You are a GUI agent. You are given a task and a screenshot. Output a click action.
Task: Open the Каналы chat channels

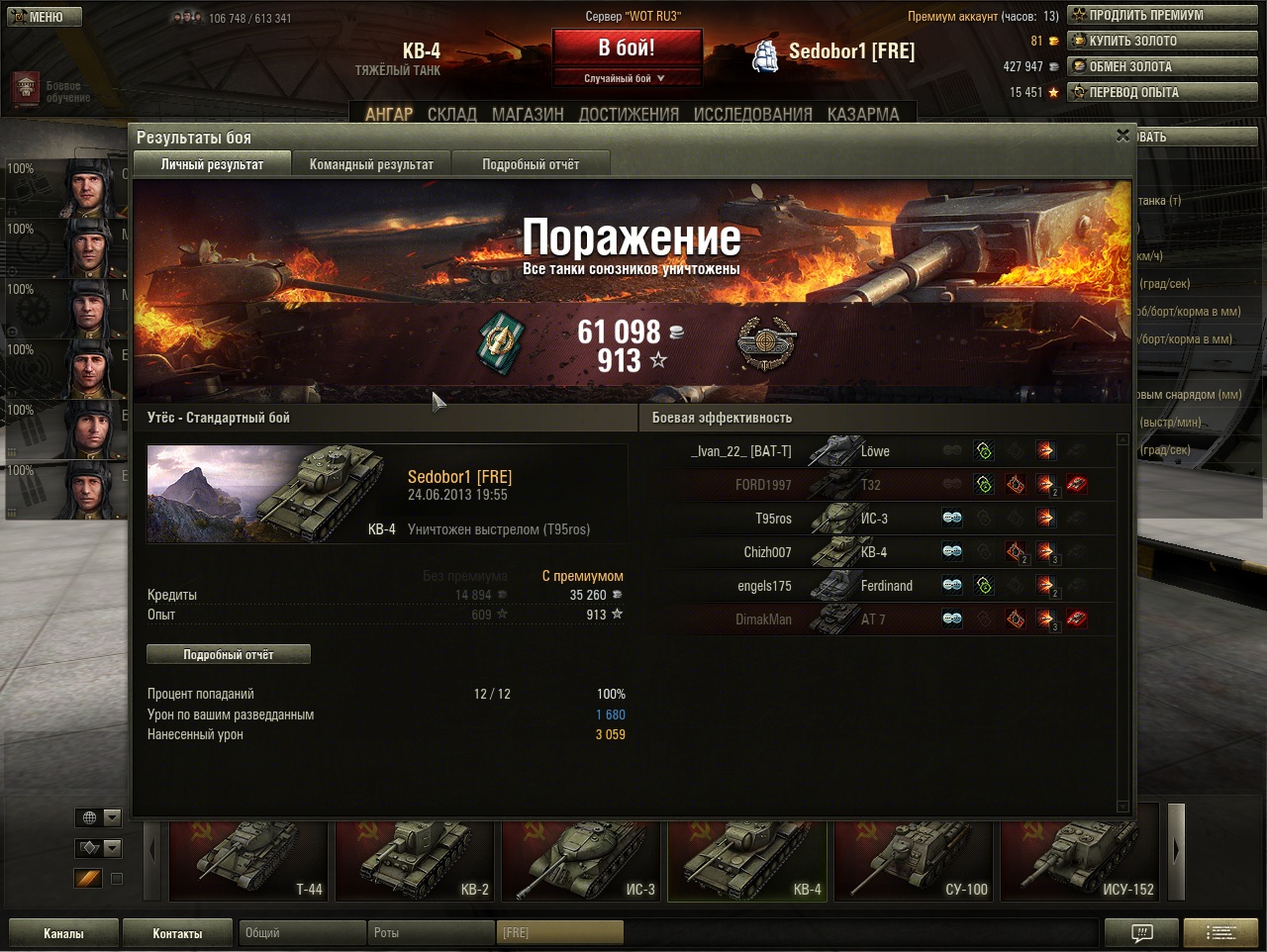[x=63, y=933]
